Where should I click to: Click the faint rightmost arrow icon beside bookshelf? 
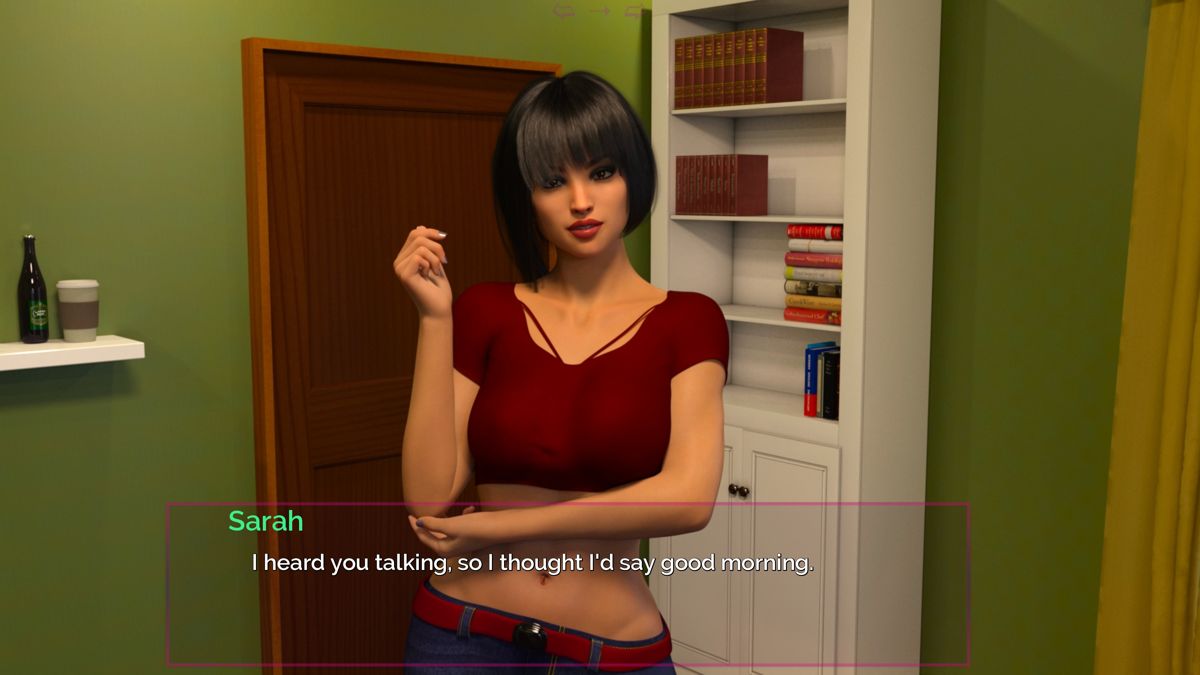point(634,11)
